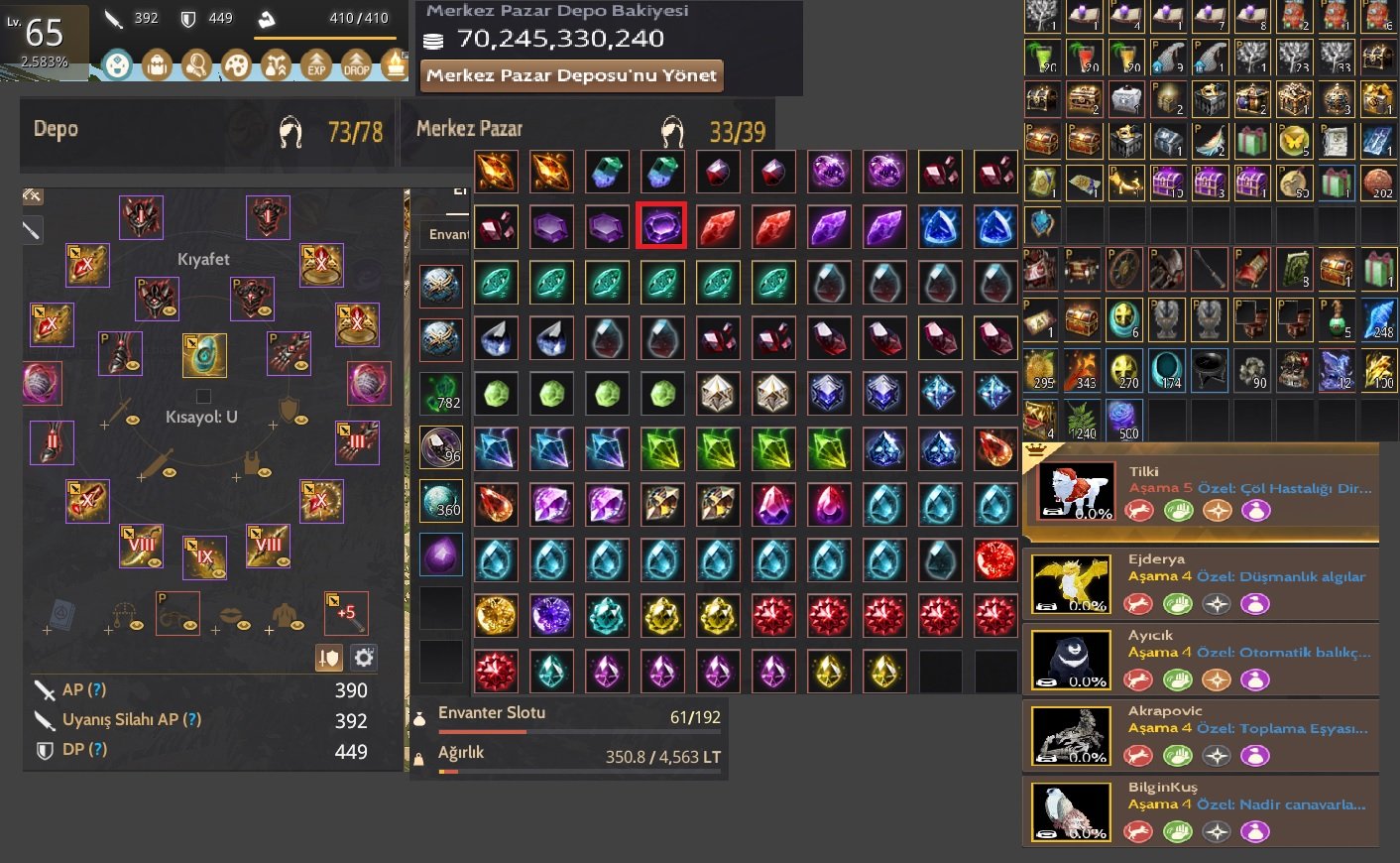Click the flag icon next to the settings gear

[x=328, y=657]
